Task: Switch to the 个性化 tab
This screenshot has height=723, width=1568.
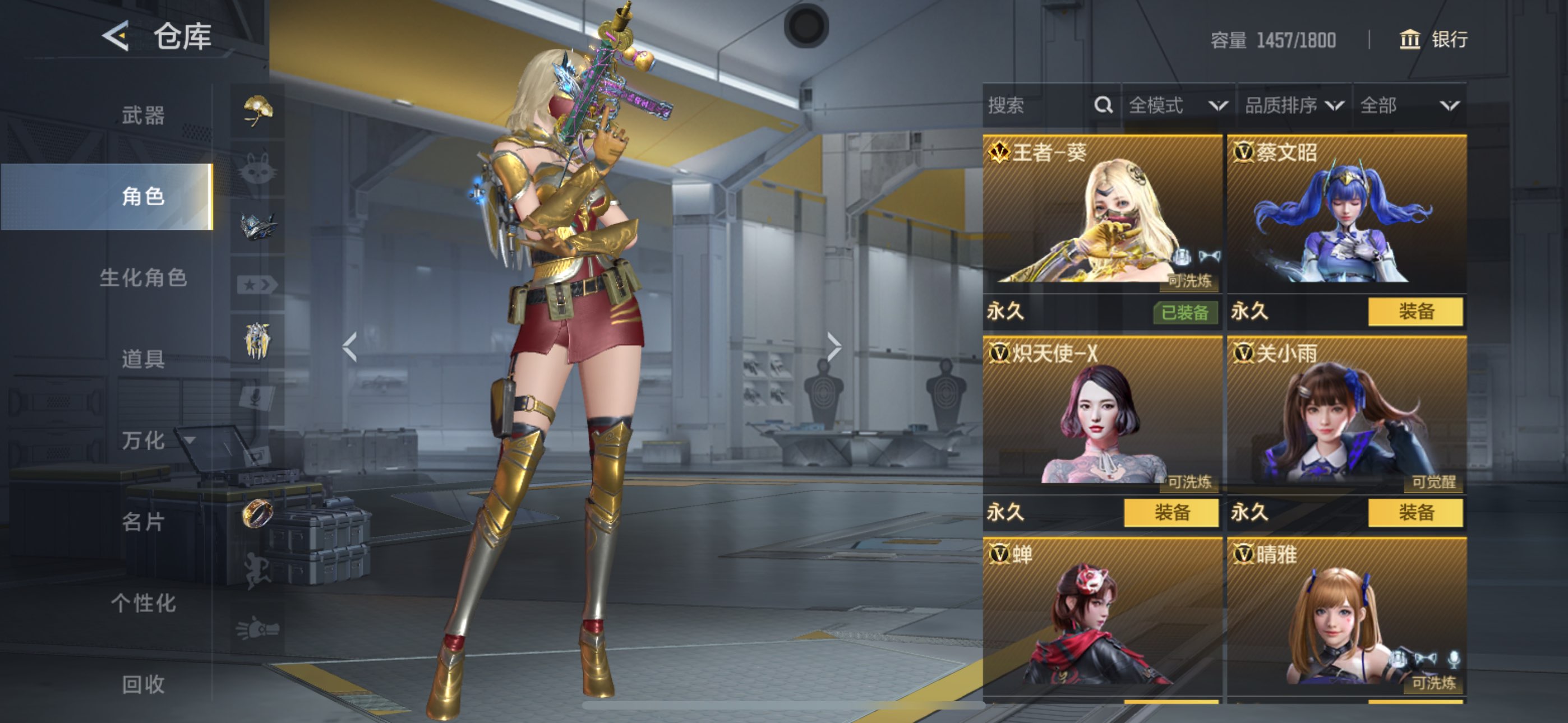Action: click(x=143, y=603)
